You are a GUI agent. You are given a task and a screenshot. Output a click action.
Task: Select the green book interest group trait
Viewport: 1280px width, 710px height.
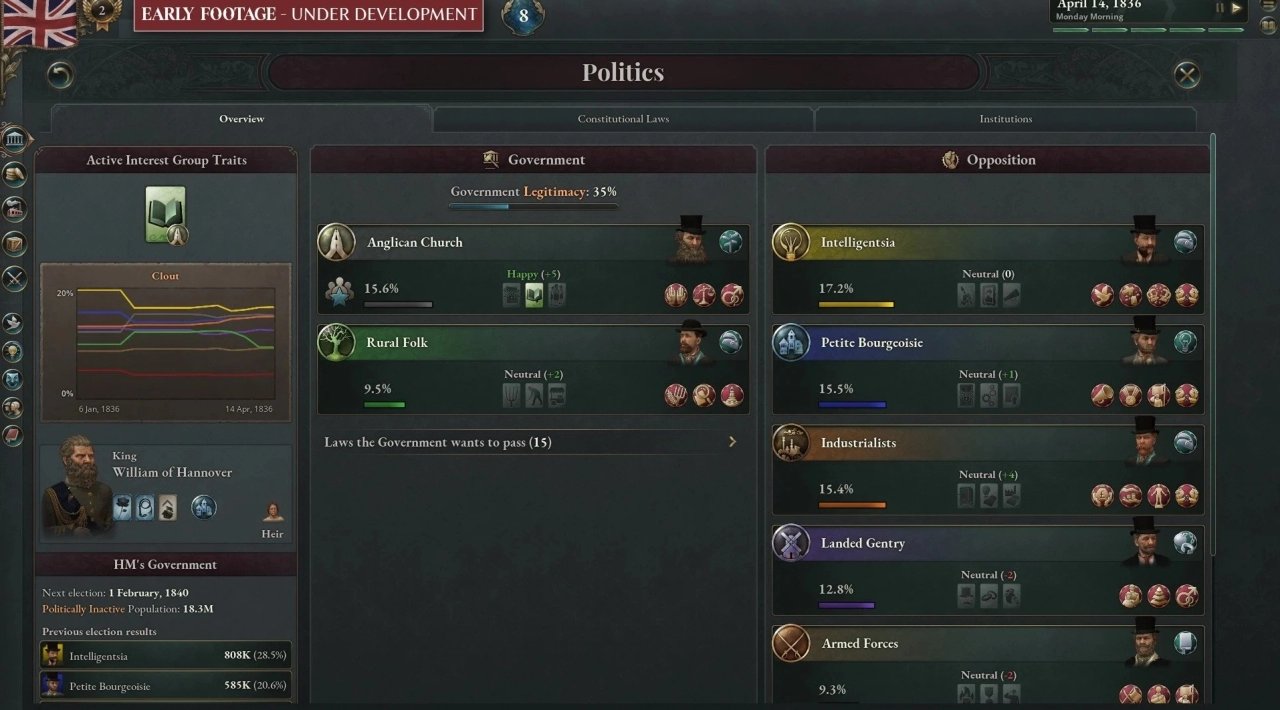pyautogui.click(x=165, y=213)
